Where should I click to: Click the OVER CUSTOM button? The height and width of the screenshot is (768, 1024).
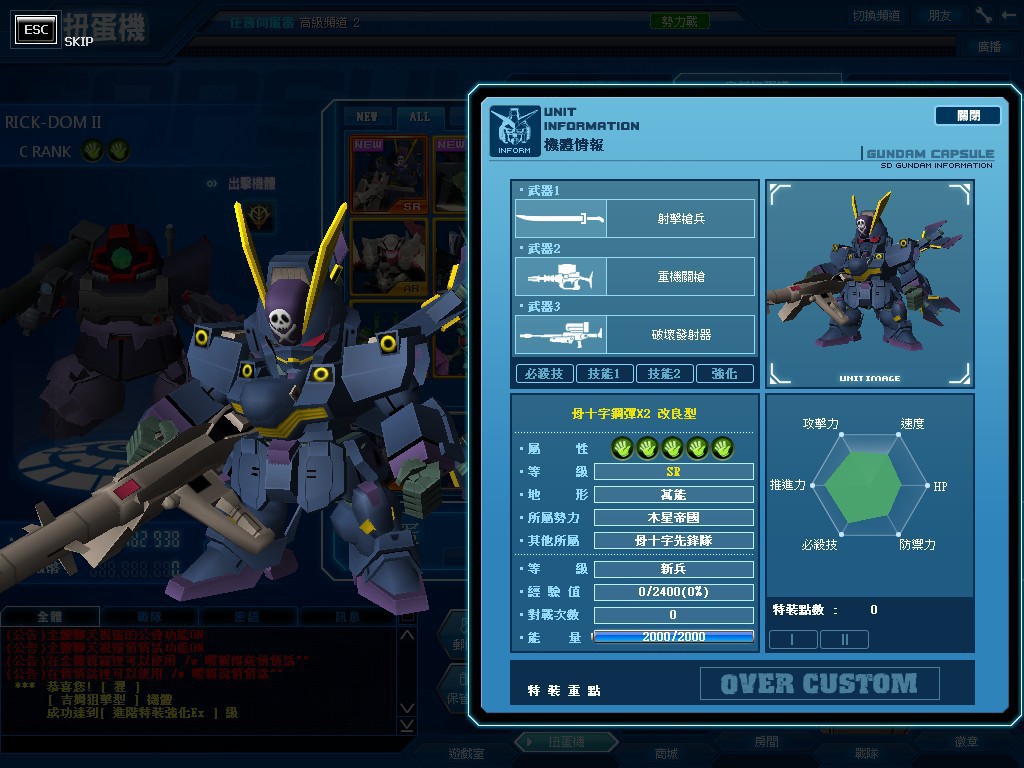(x=819, y=684)
